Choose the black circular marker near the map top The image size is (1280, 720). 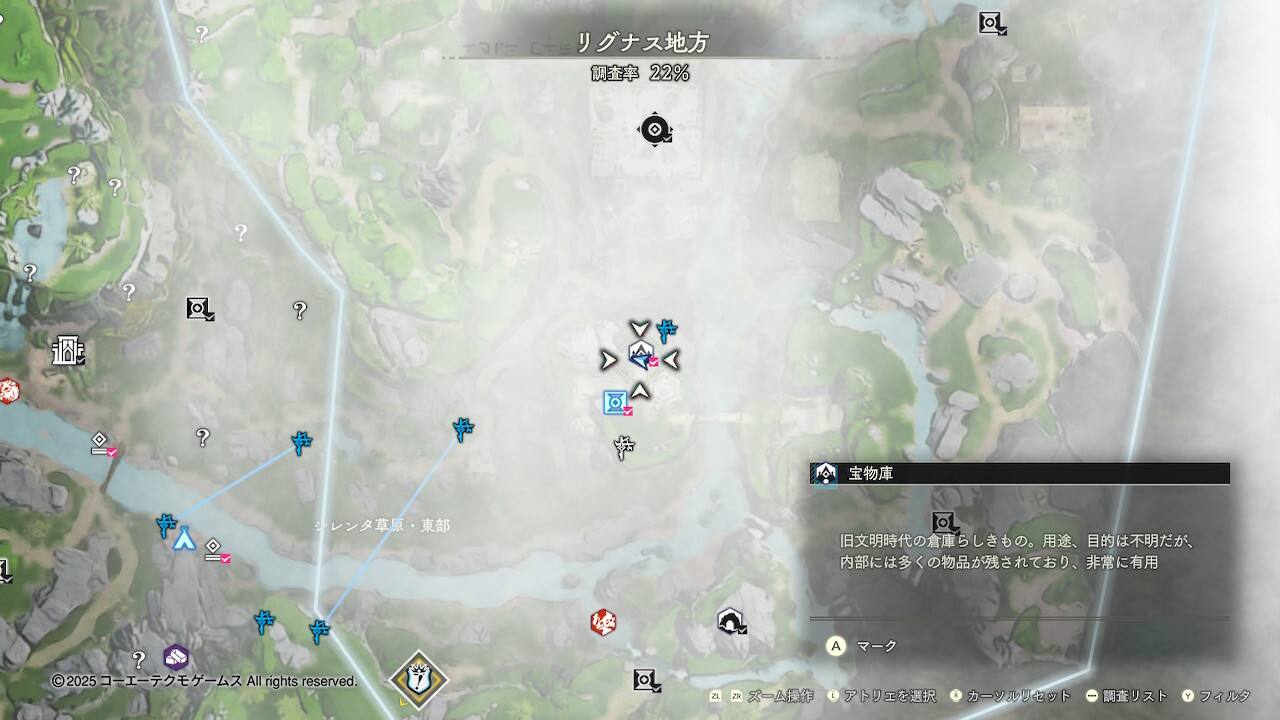point(654,129)
